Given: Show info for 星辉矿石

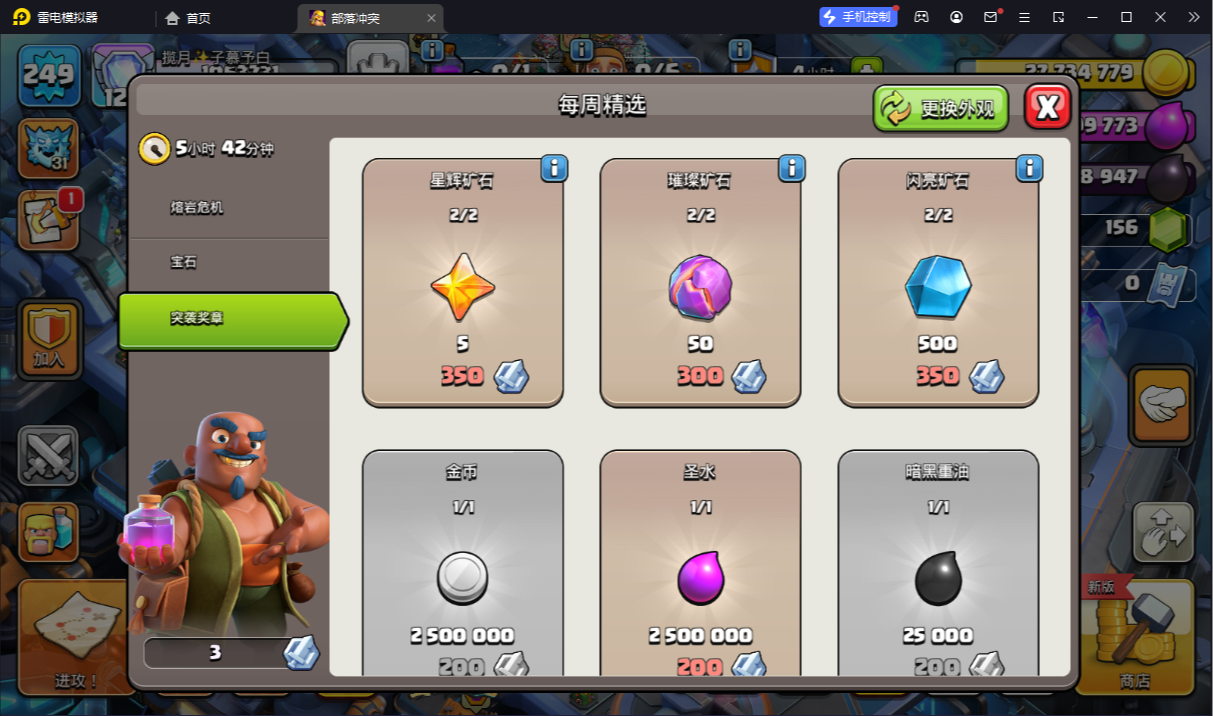Looking at the screenshot, I should point(554,168).
